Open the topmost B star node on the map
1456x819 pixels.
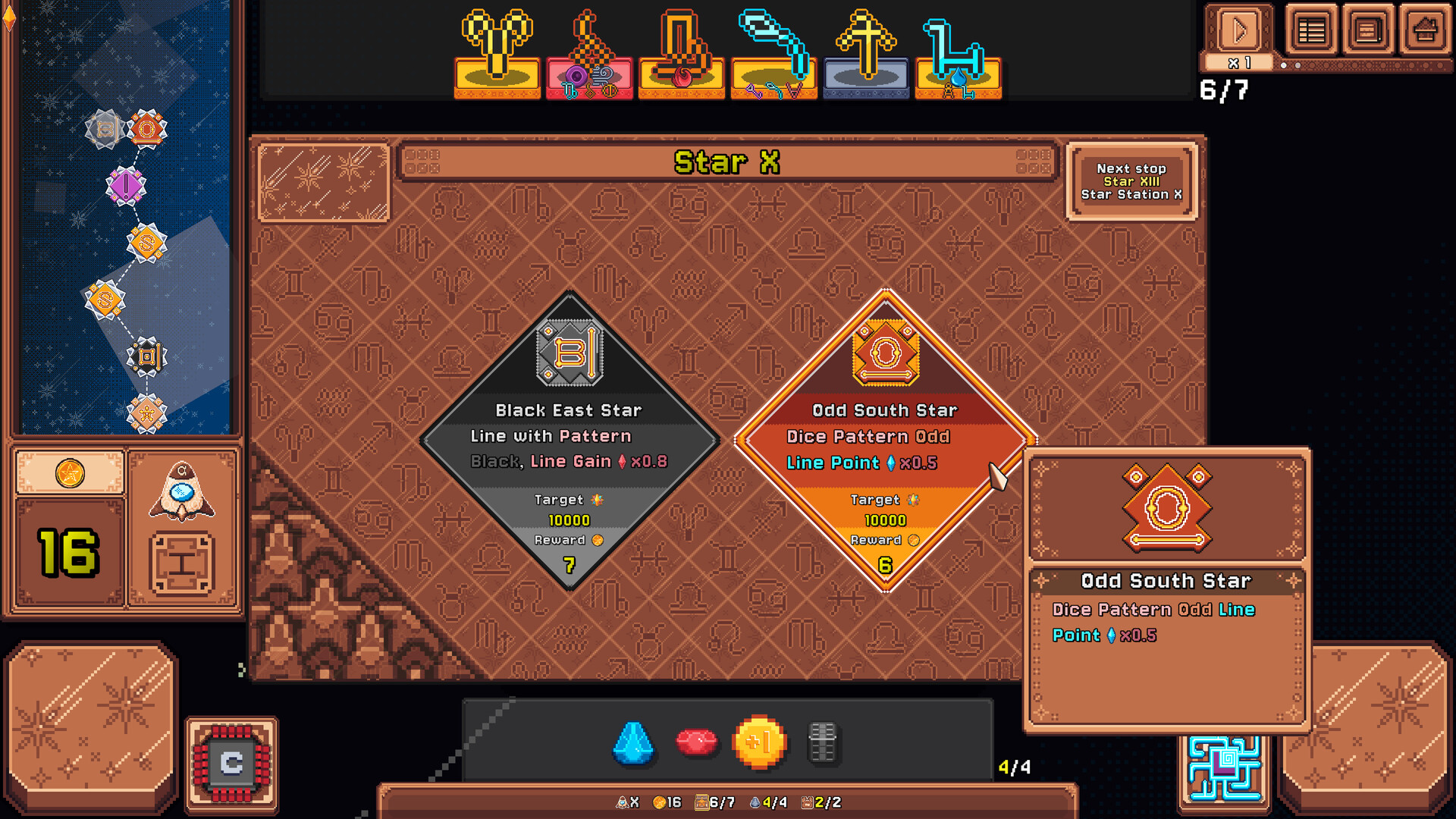pos(104,129)
